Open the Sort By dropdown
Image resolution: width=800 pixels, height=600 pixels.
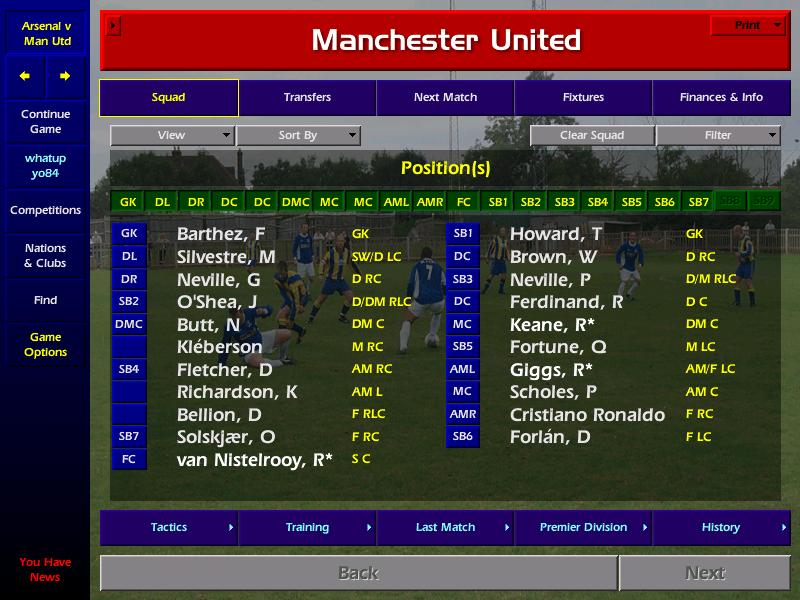(x=298, y=136)
